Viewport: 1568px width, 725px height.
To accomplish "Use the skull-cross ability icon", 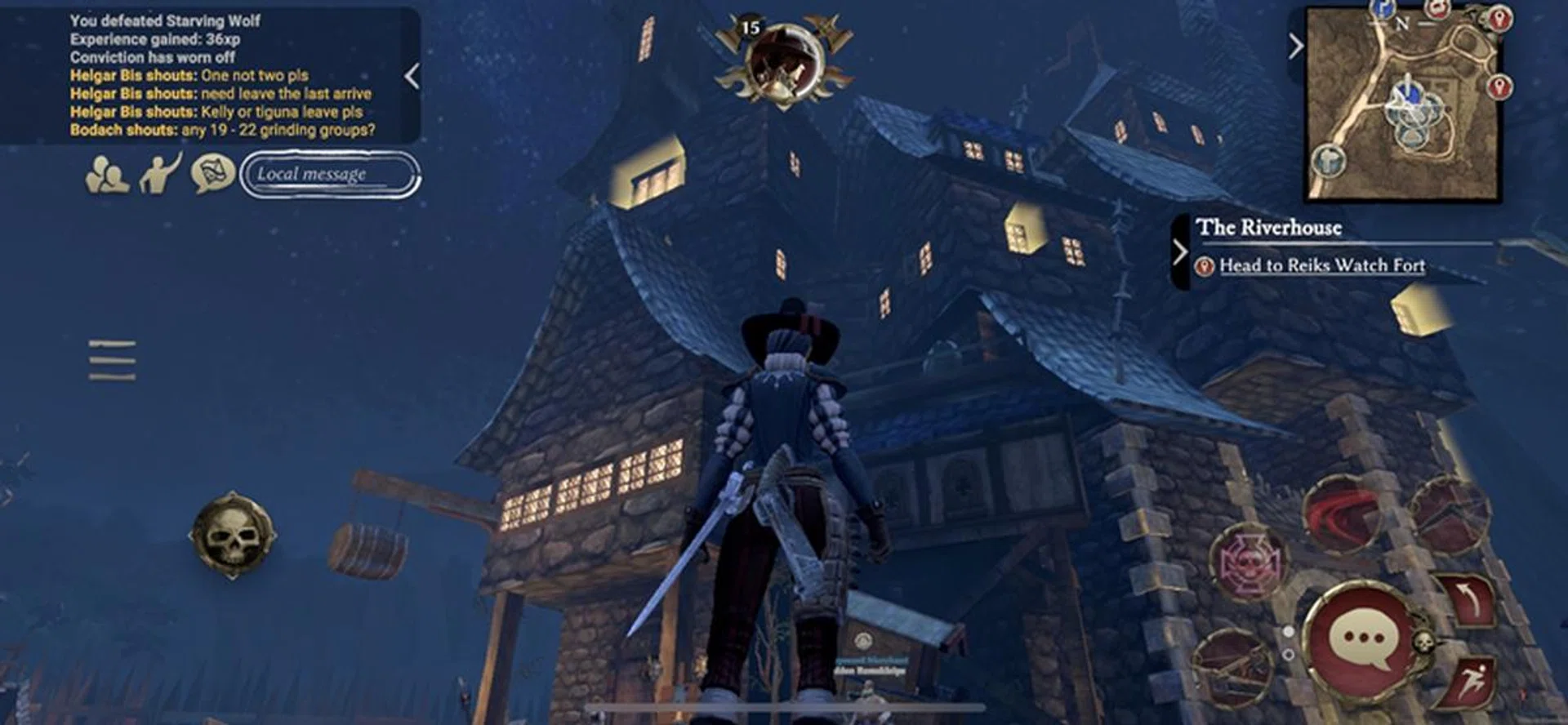I will pyautogui.click(x=1250, y=559).
